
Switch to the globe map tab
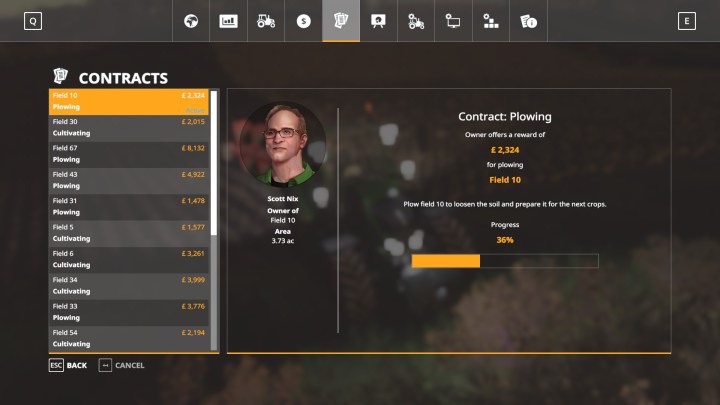pos(191,21)
